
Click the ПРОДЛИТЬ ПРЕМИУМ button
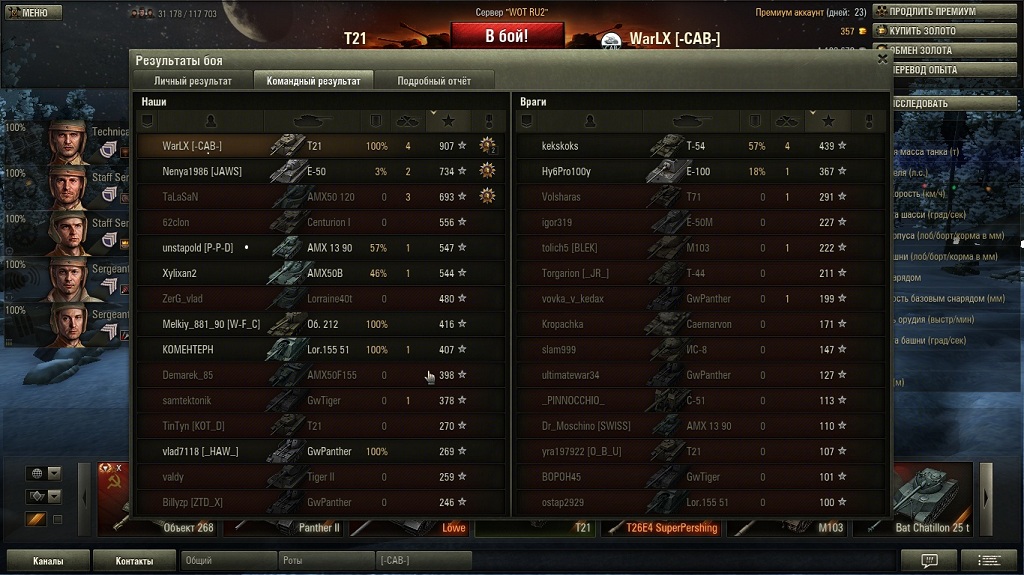(x=947, y=11)
